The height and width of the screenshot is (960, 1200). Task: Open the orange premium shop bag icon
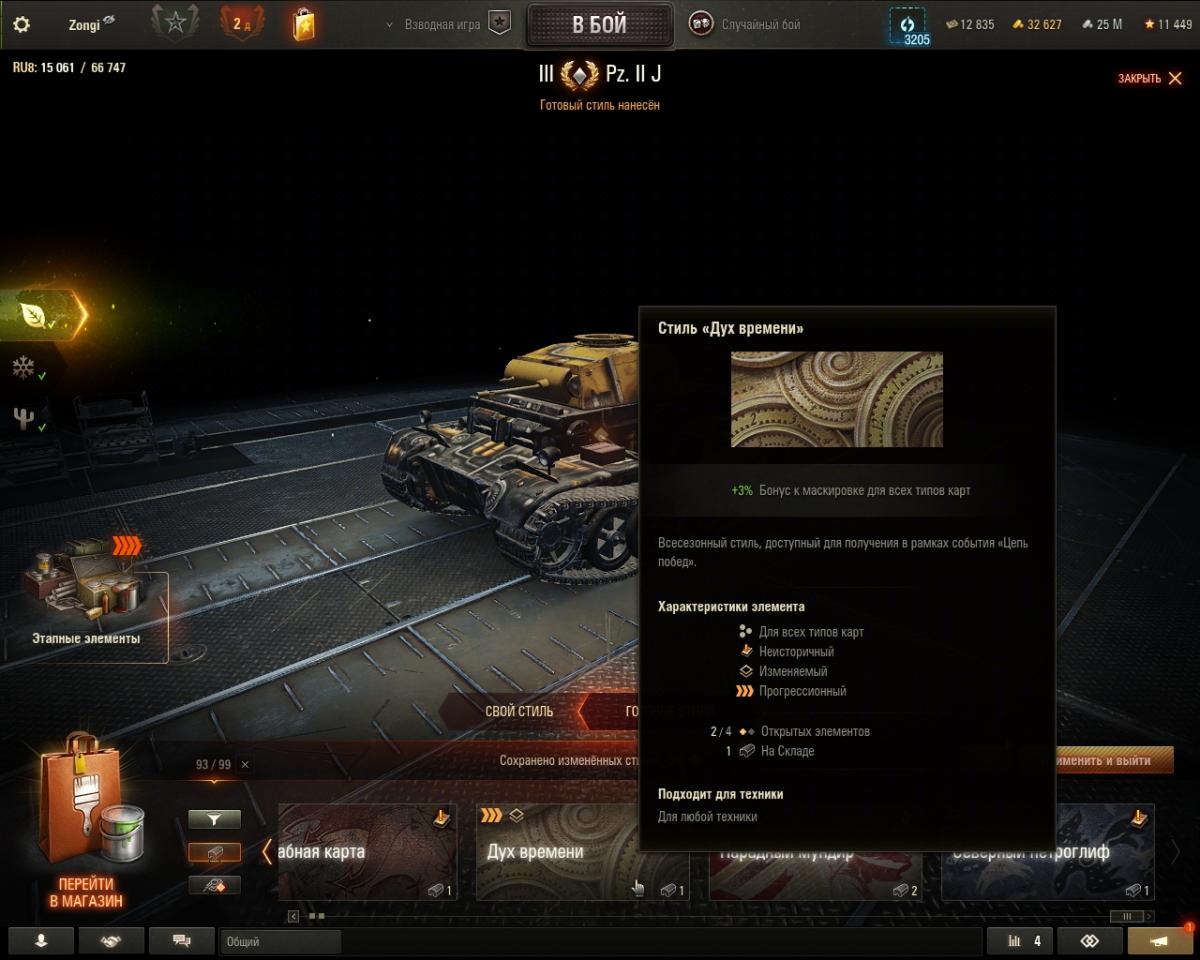(304, 24)
